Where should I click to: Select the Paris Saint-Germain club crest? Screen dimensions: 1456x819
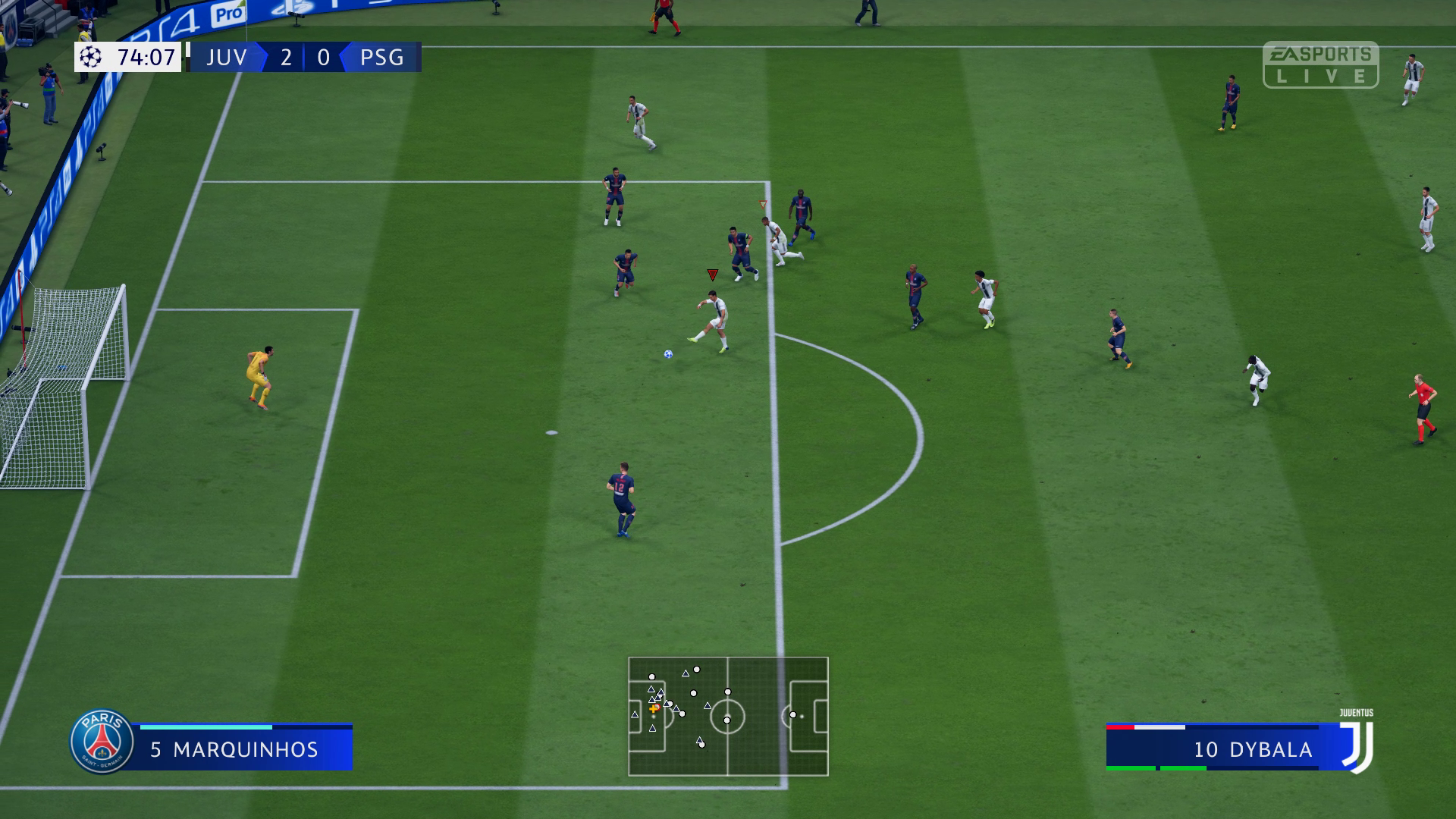point(102,742)
